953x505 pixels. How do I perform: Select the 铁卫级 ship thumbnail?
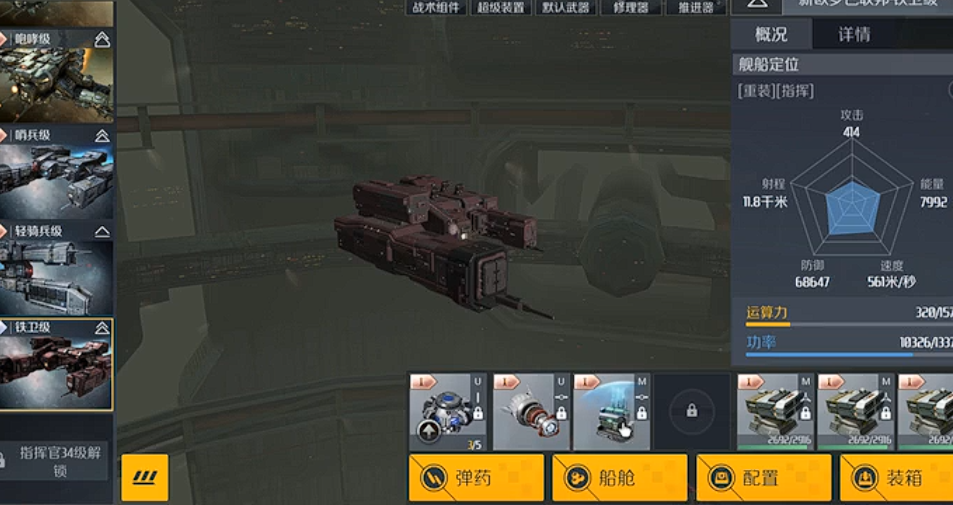56,364
